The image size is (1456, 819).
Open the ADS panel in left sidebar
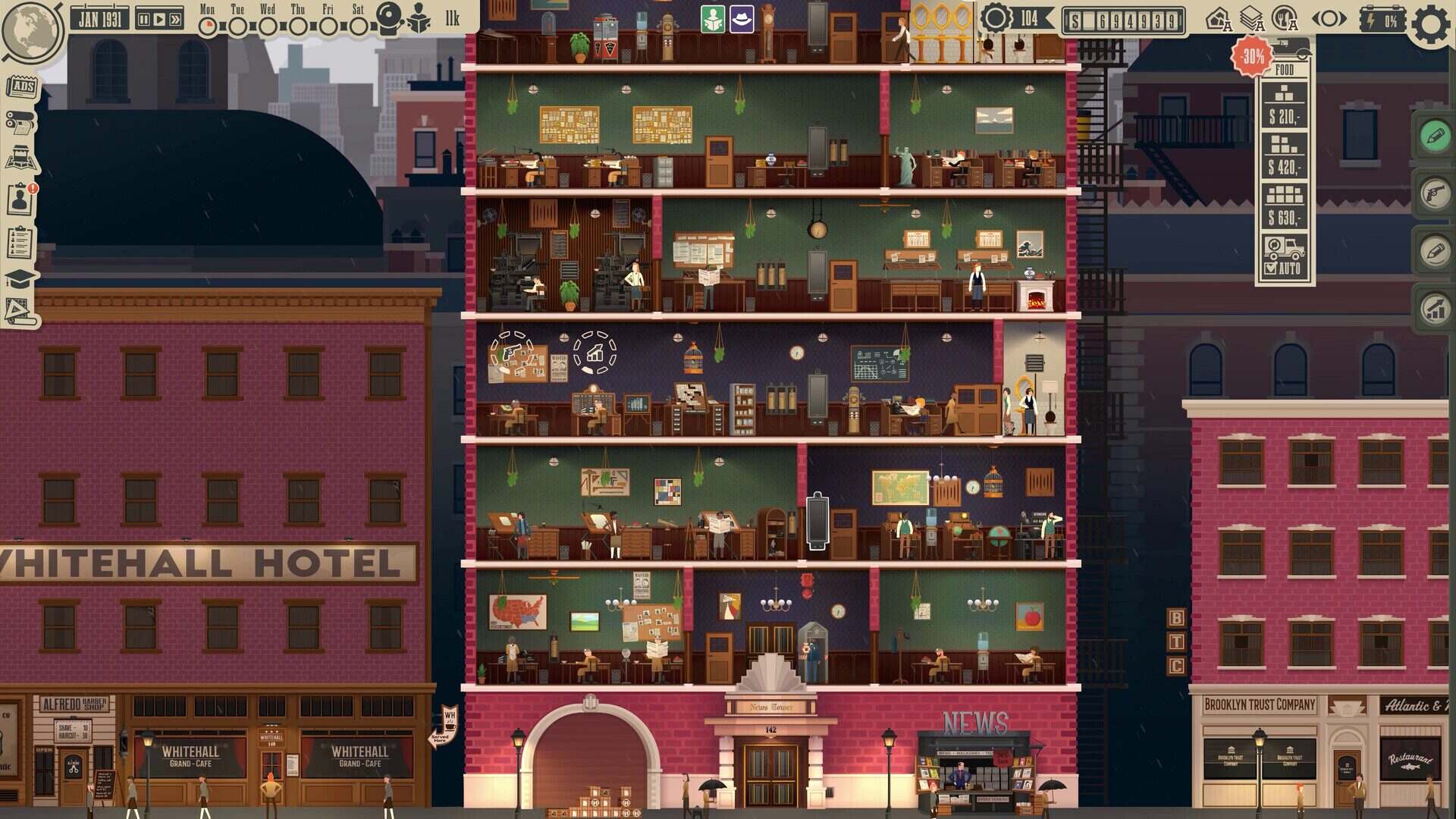coord(23,86)
